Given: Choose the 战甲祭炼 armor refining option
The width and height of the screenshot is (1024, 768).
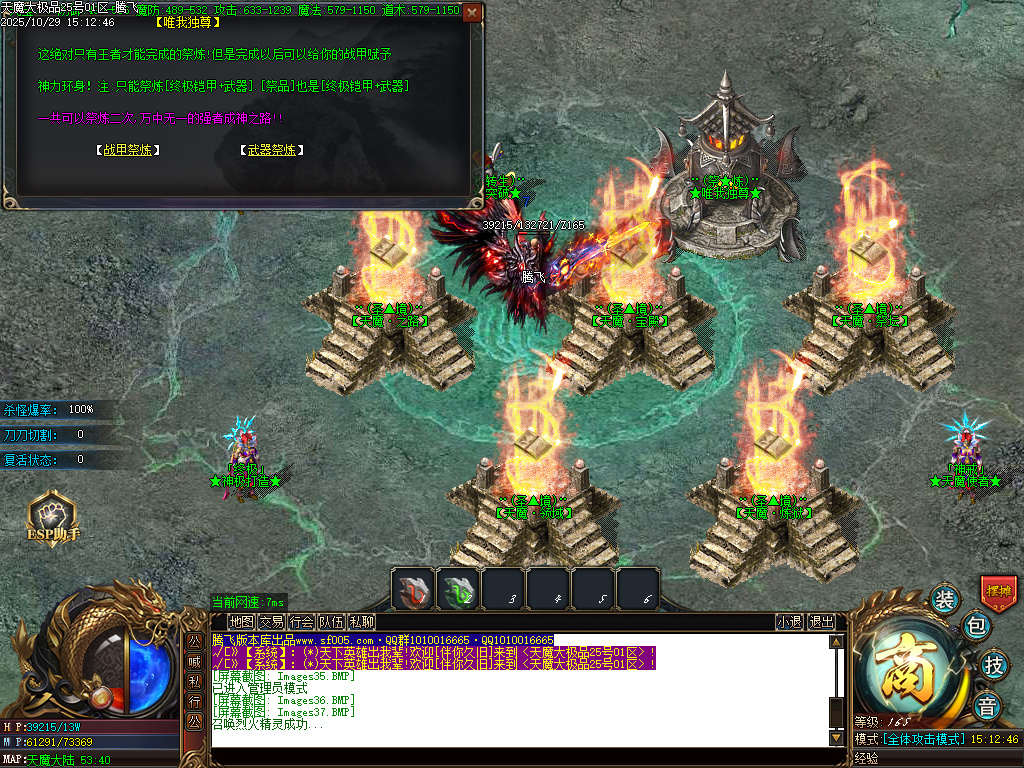Looking at the screenshot, I should (128, 150).
